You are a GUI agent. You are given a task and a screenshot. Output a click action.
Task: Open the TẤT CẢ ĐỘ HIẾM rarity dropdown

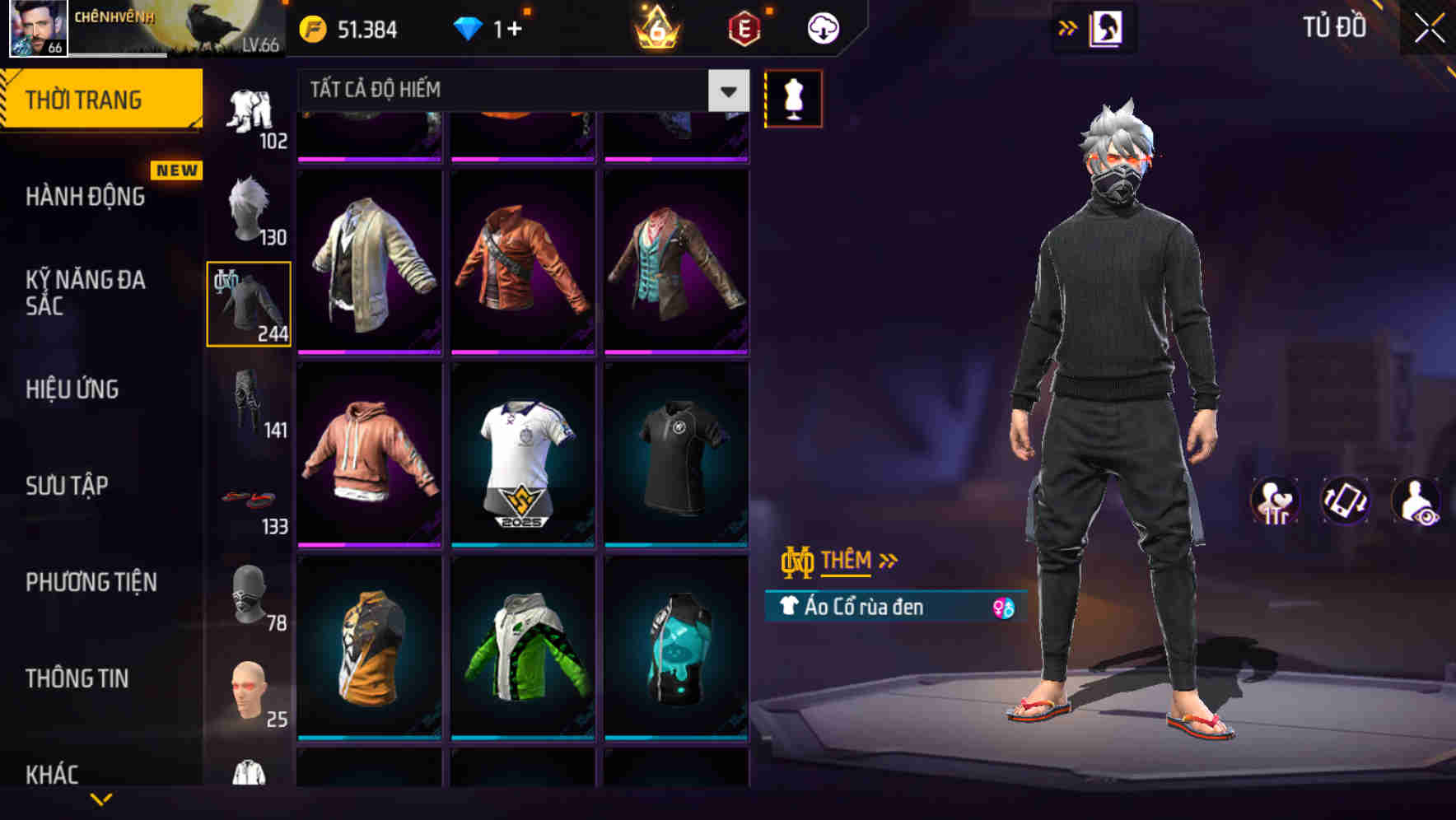pyautogui.click(x=726, y=90)
